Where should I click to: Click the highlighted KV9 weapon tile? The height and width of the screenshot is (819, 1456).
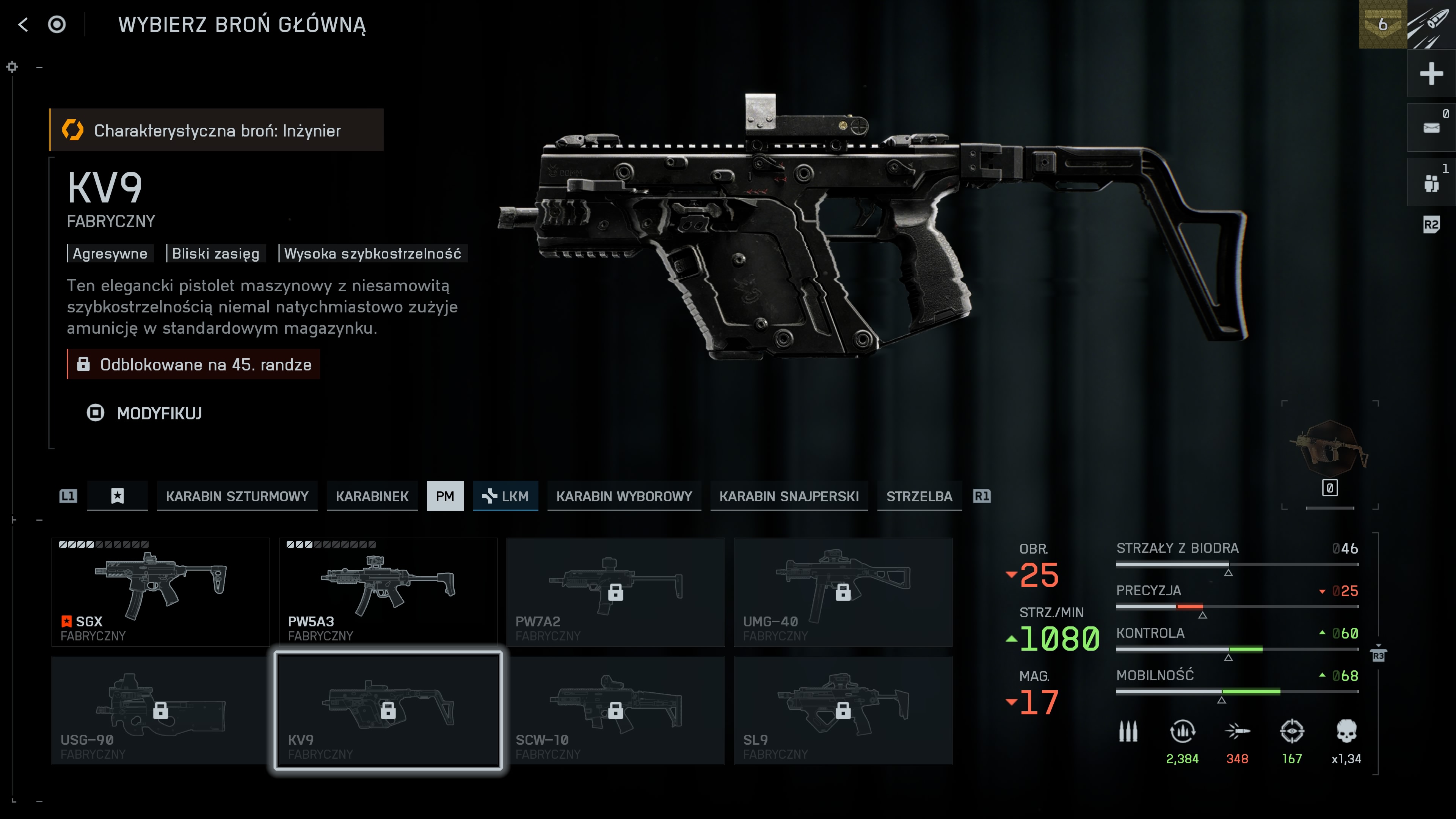(x=388, y=710)
